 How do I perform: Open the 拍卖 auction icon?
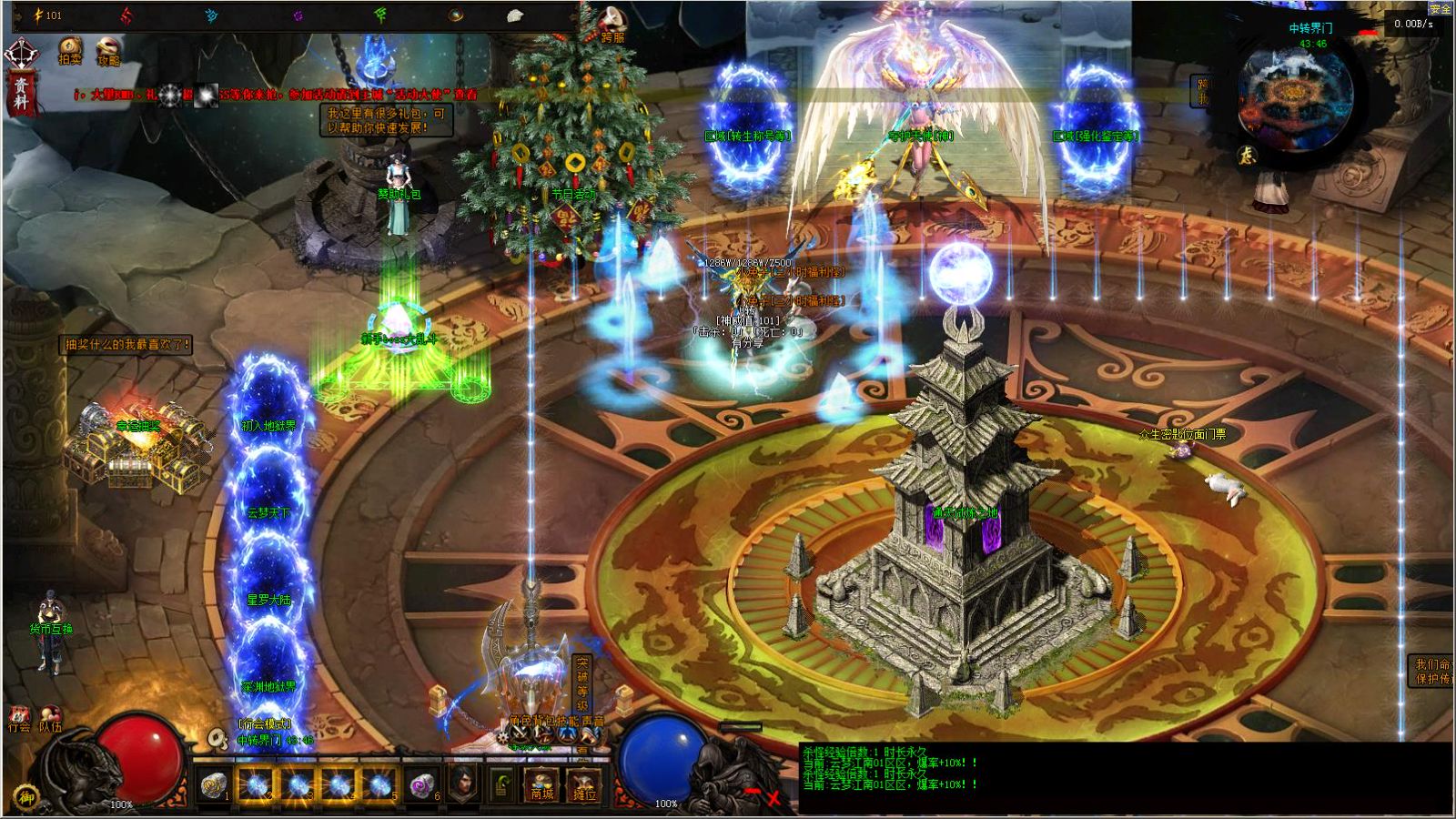(x=70, y=50)
